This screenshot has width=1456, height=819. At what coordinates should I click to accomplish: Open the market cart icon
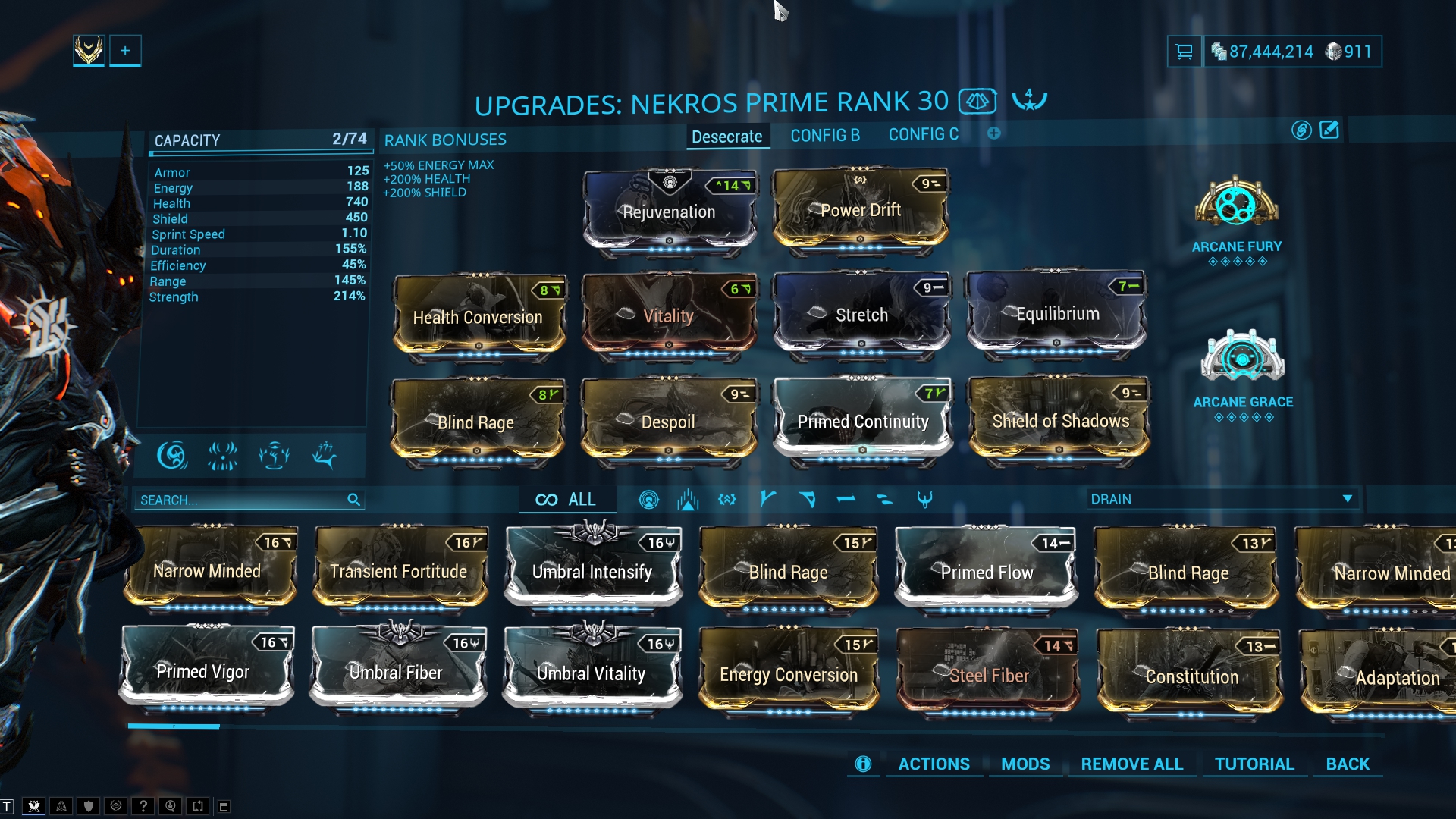pos(1184,52)
